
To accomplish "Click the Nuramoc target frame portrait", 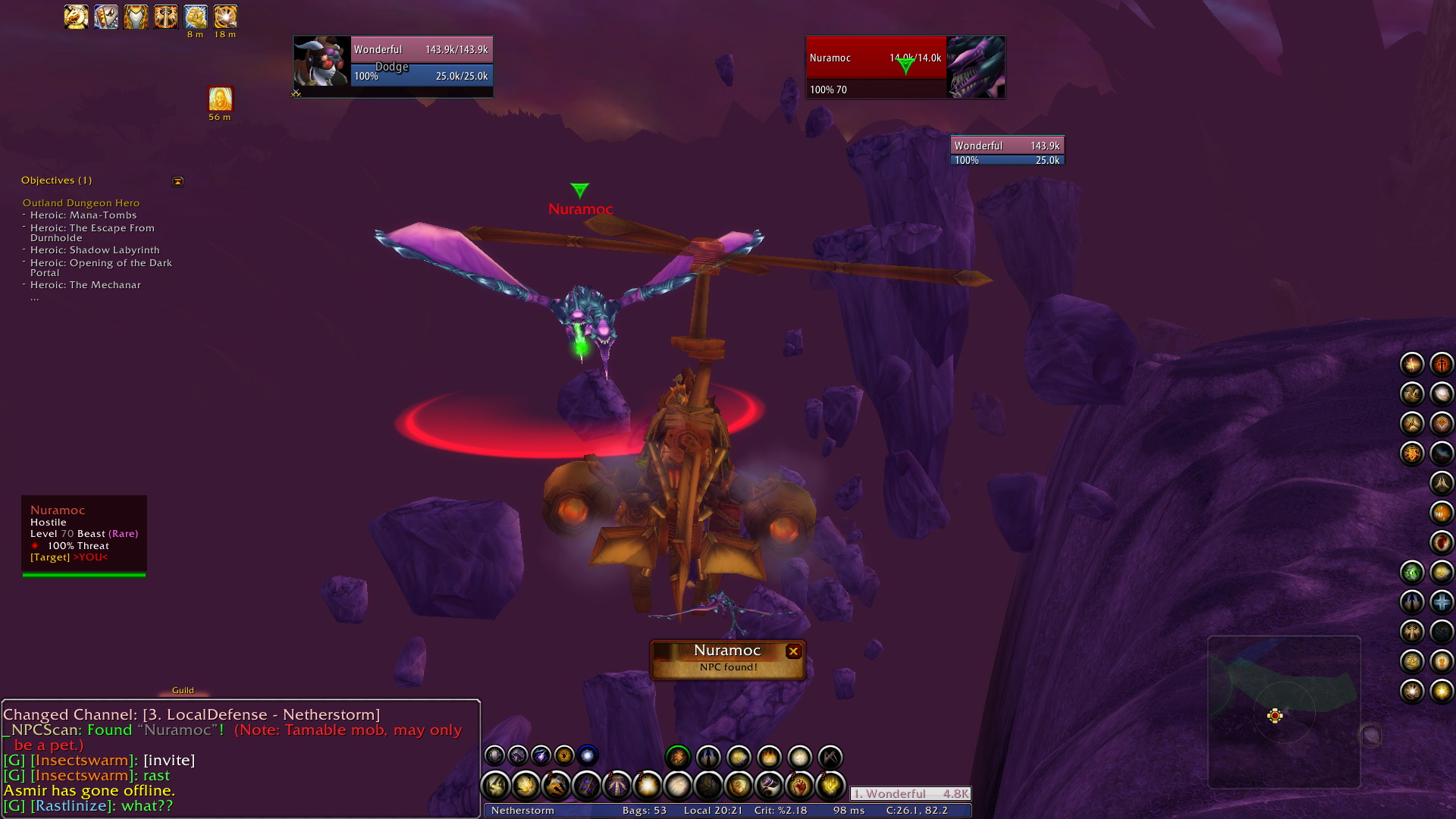I will click(x=976, y=67).
